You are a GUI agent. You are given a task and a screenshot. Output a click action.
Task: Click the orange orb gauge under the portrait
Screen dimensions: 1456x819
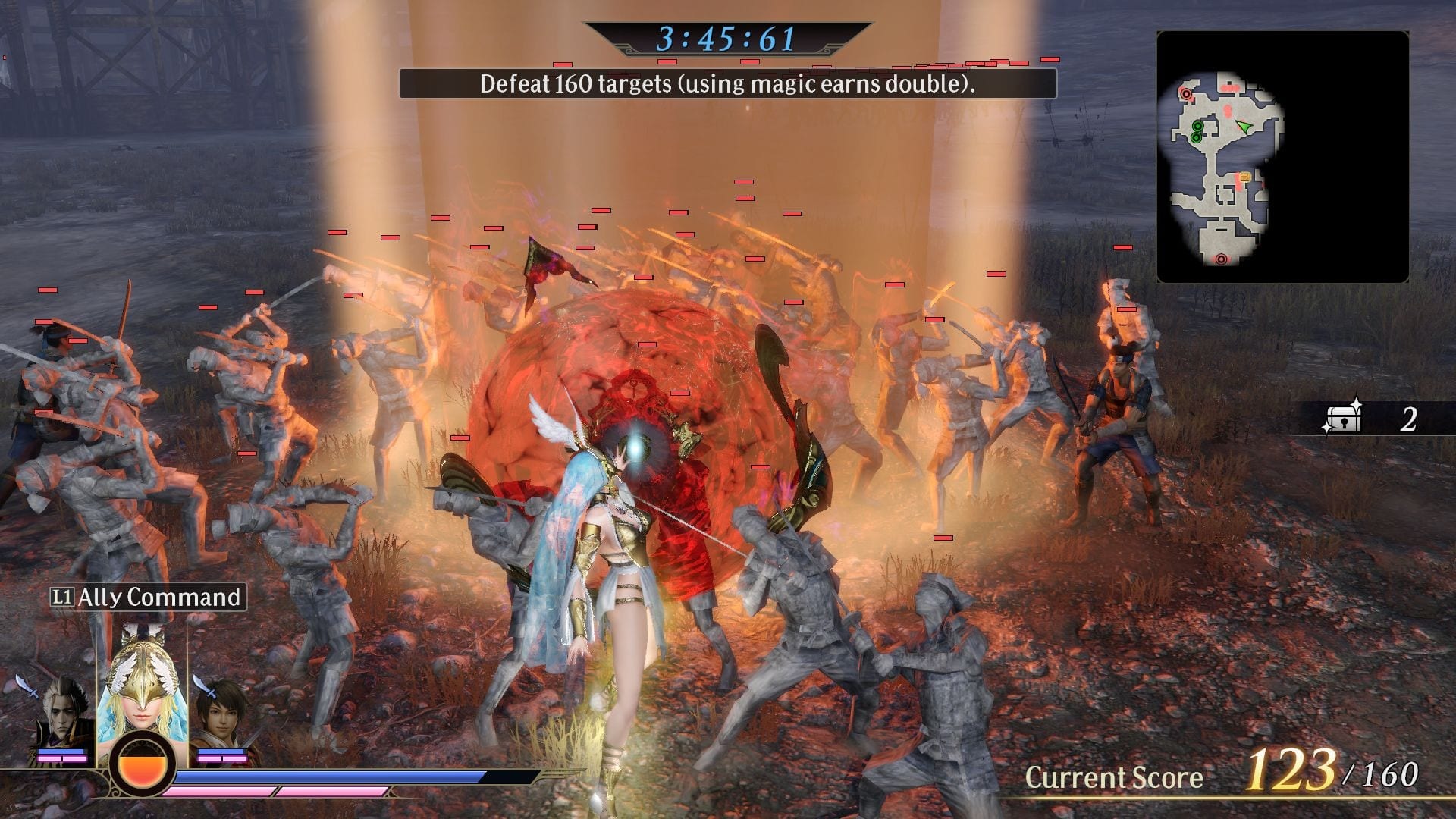(x=143, y=765)
